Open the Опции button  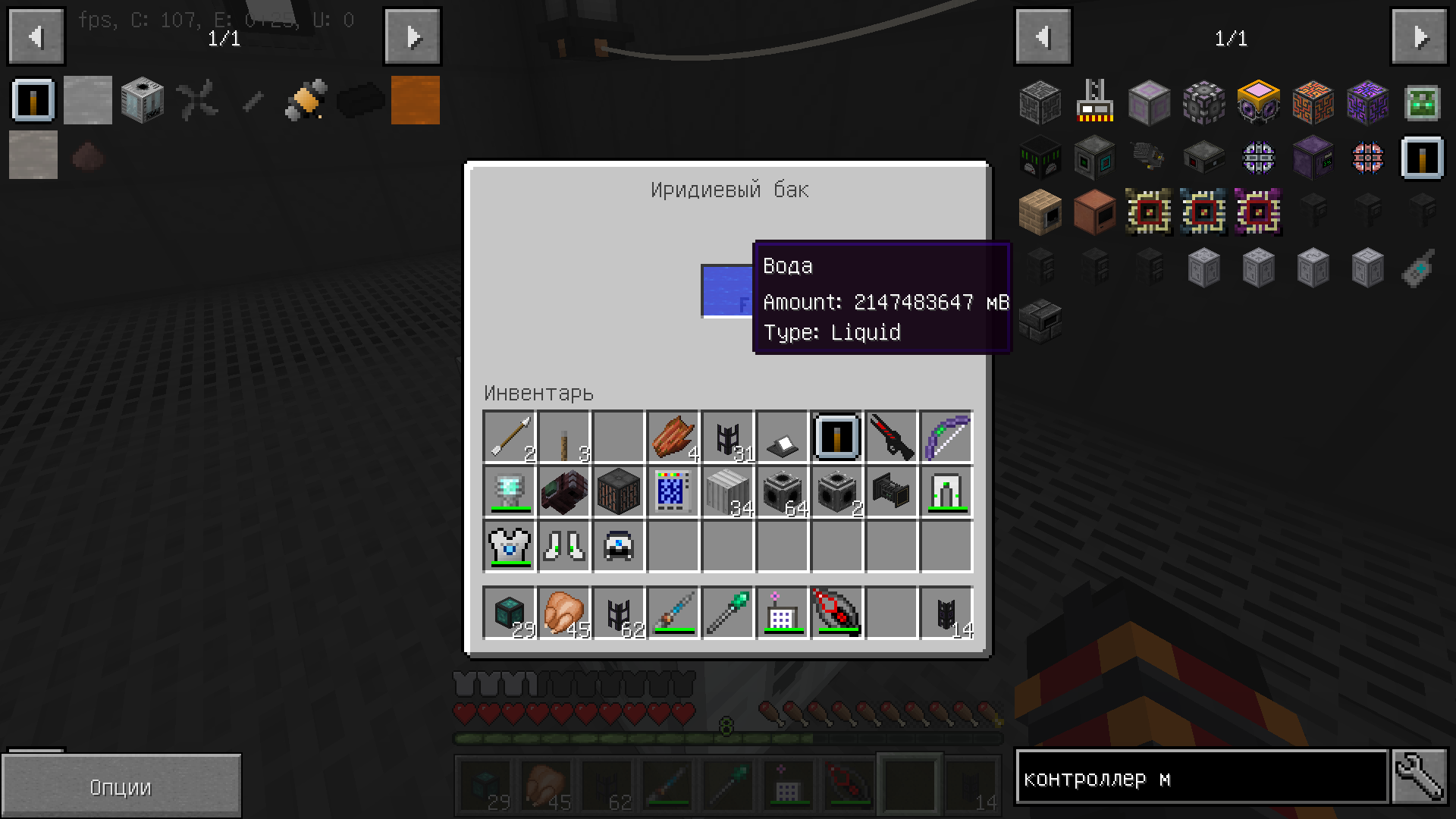(x=121, y=786)
